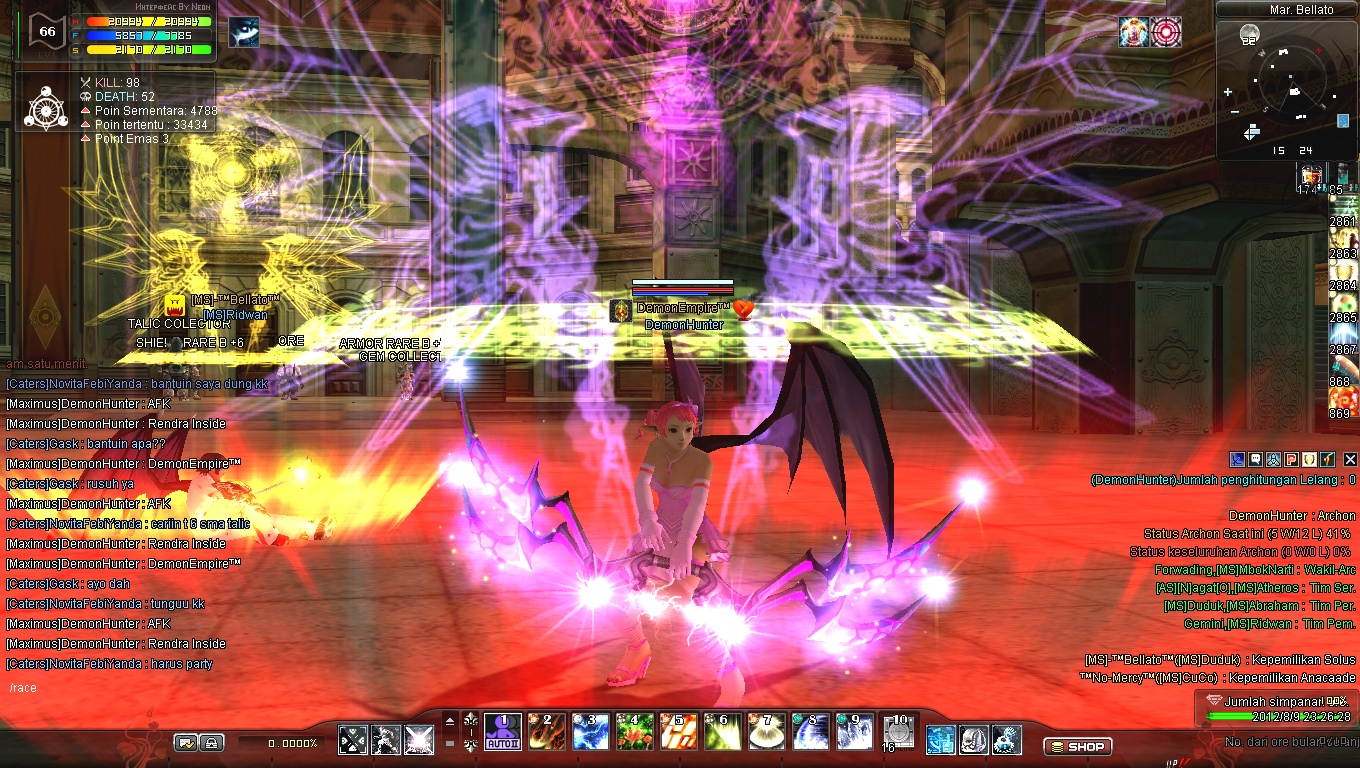The width and height of the screenshot is (1360, 768).
Task: Click the red P premium icon near the chat log
Action: tap(1291, 459)
